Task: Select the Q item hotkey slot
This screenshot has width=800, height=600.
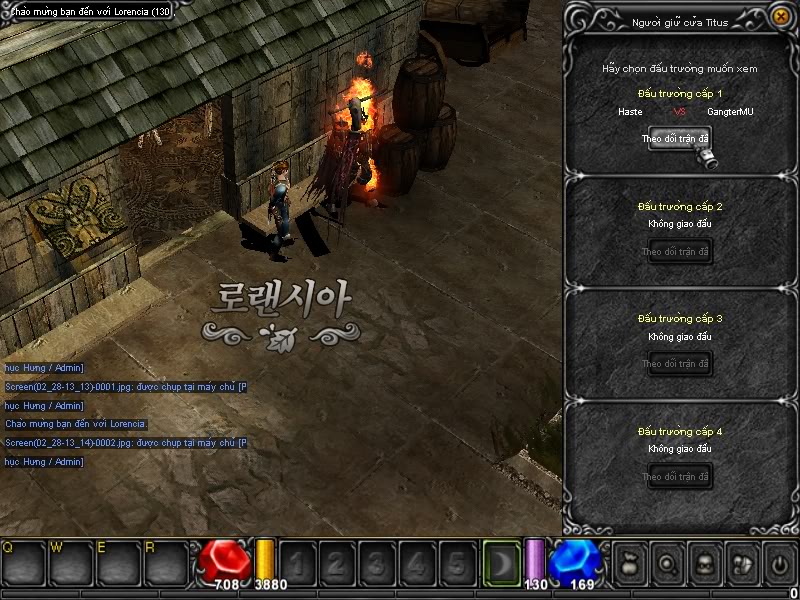Action: point(23,564)
